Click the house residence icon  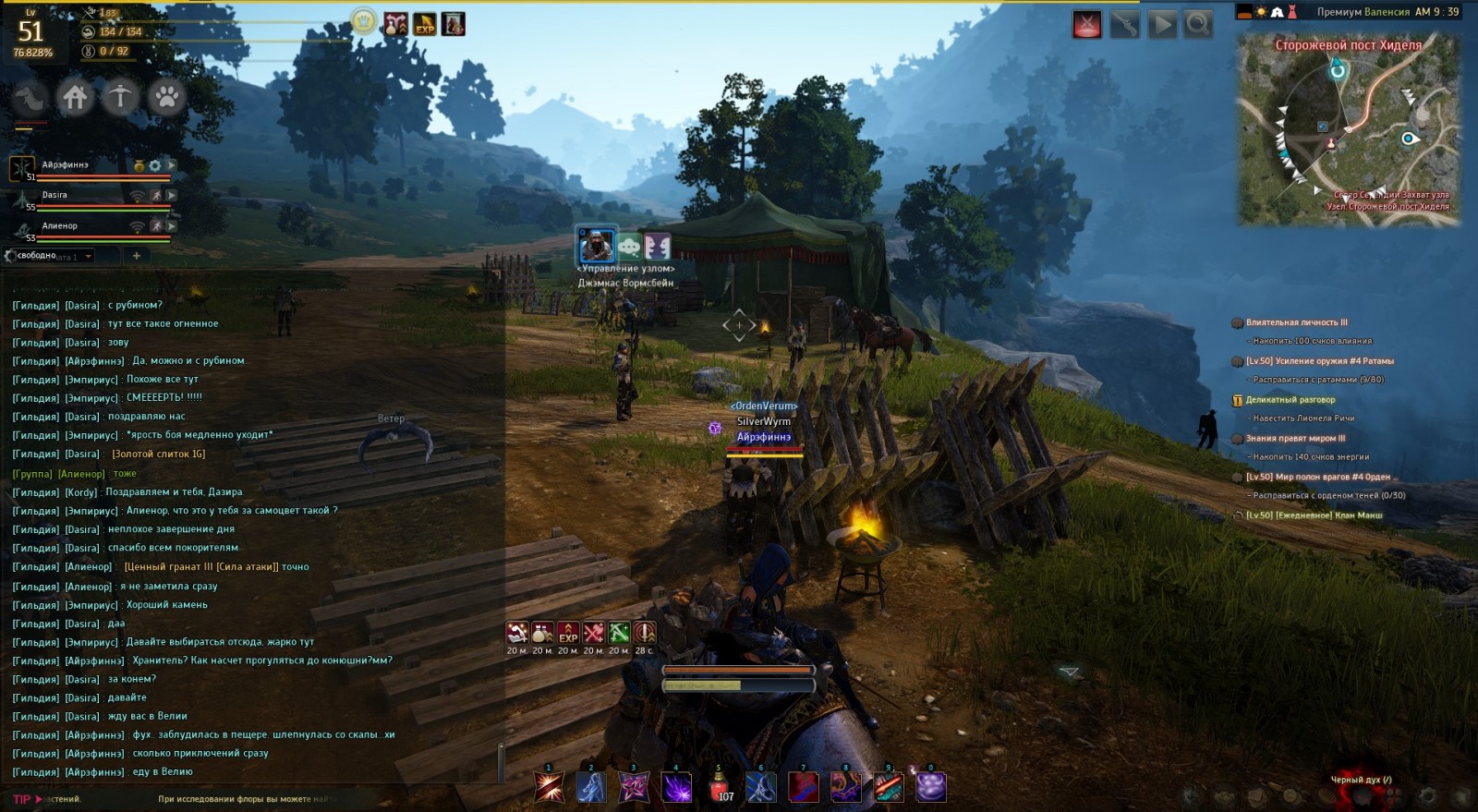tap(75, 97)
